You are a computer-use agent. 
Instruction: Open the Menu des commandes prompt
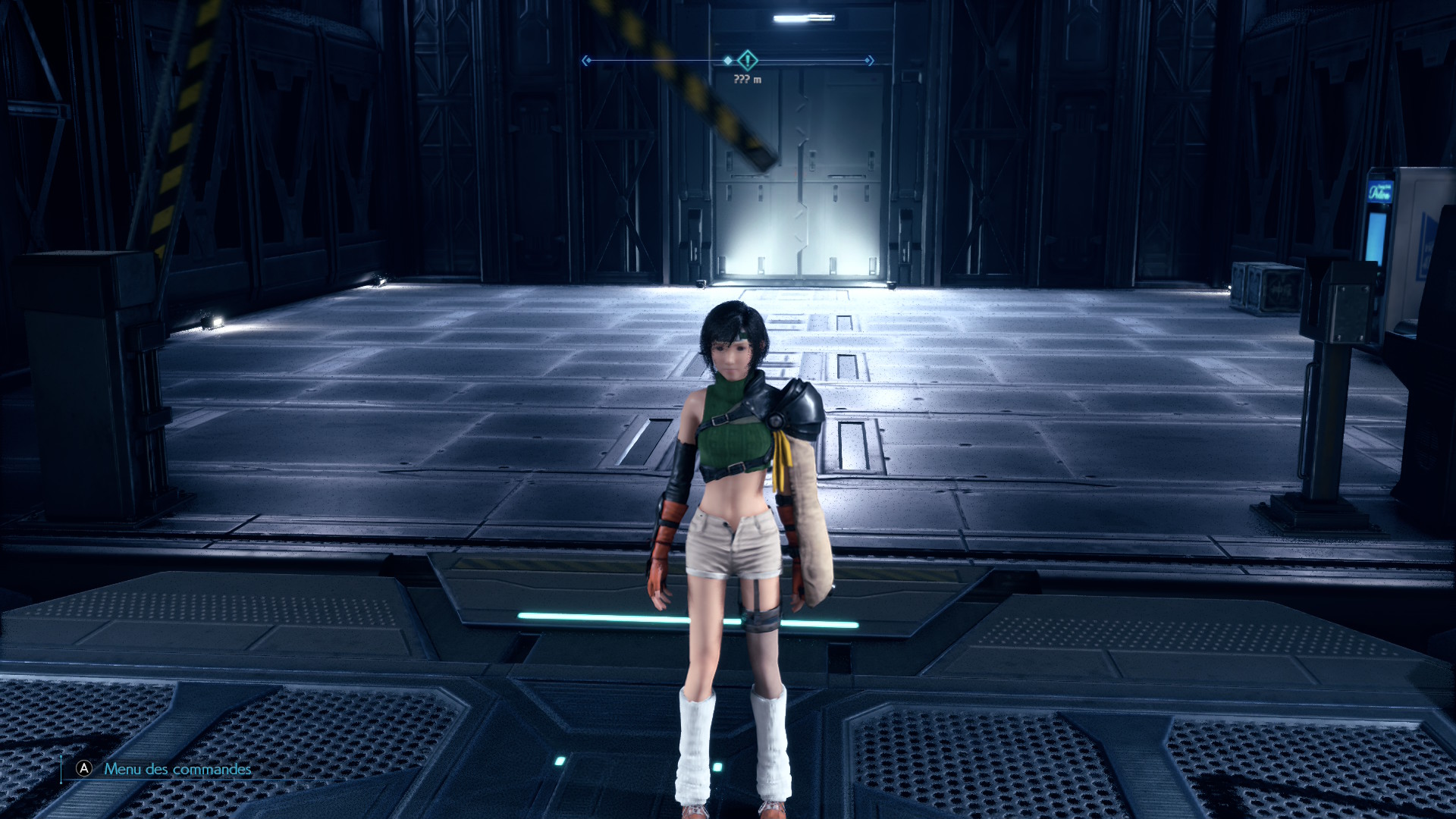[176, 769]
